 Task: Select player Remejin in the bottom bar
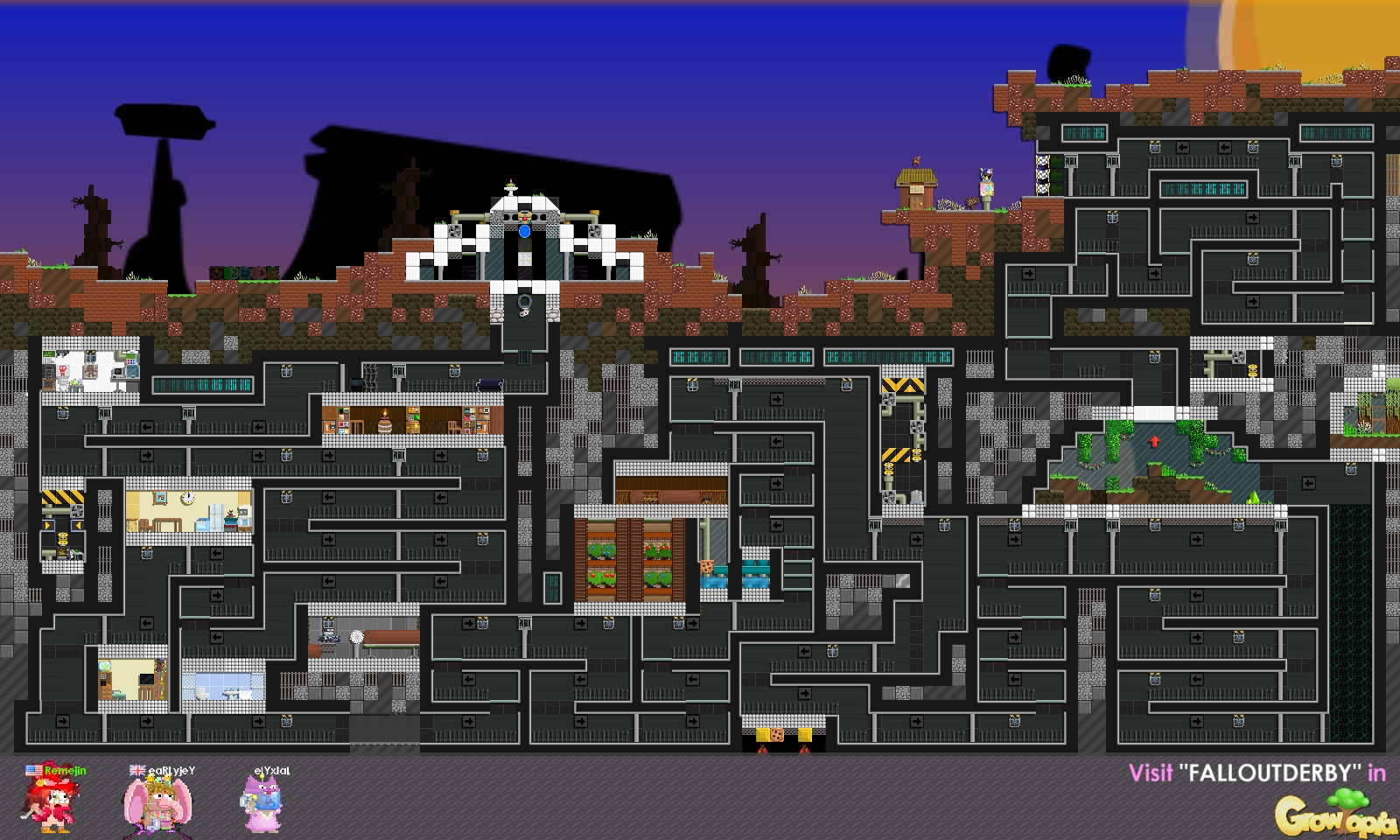54,801
